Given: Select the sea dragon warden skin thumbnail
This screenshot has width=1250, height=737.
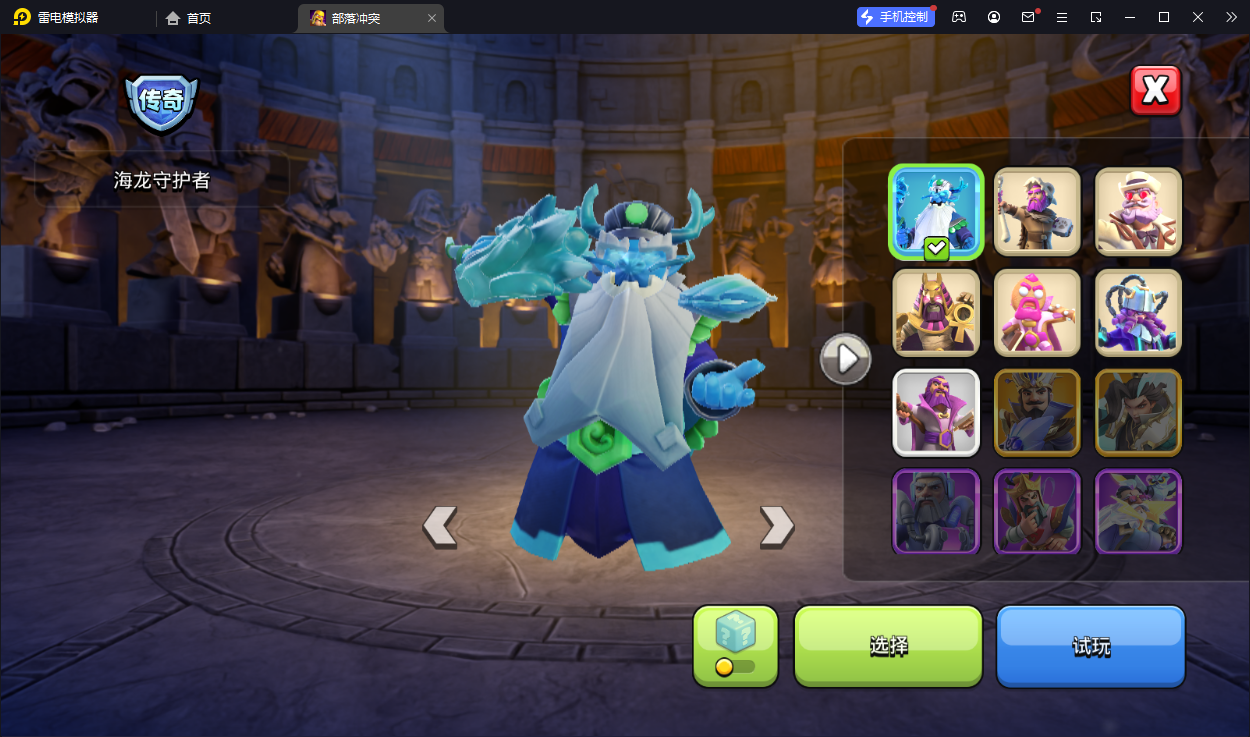Looking at the screenshot, I should pyautogui.click(x=936, y=212).
